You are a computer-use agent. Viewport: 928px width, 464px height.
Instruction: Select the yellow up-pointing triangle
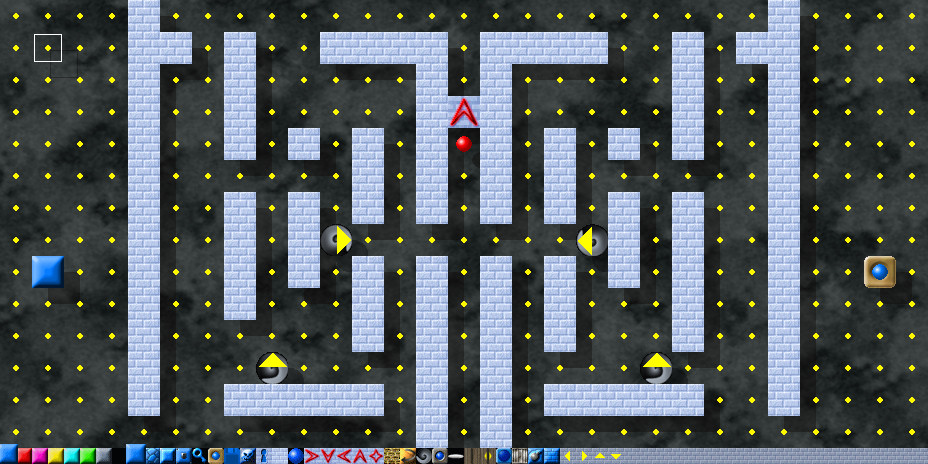point(599,456)
